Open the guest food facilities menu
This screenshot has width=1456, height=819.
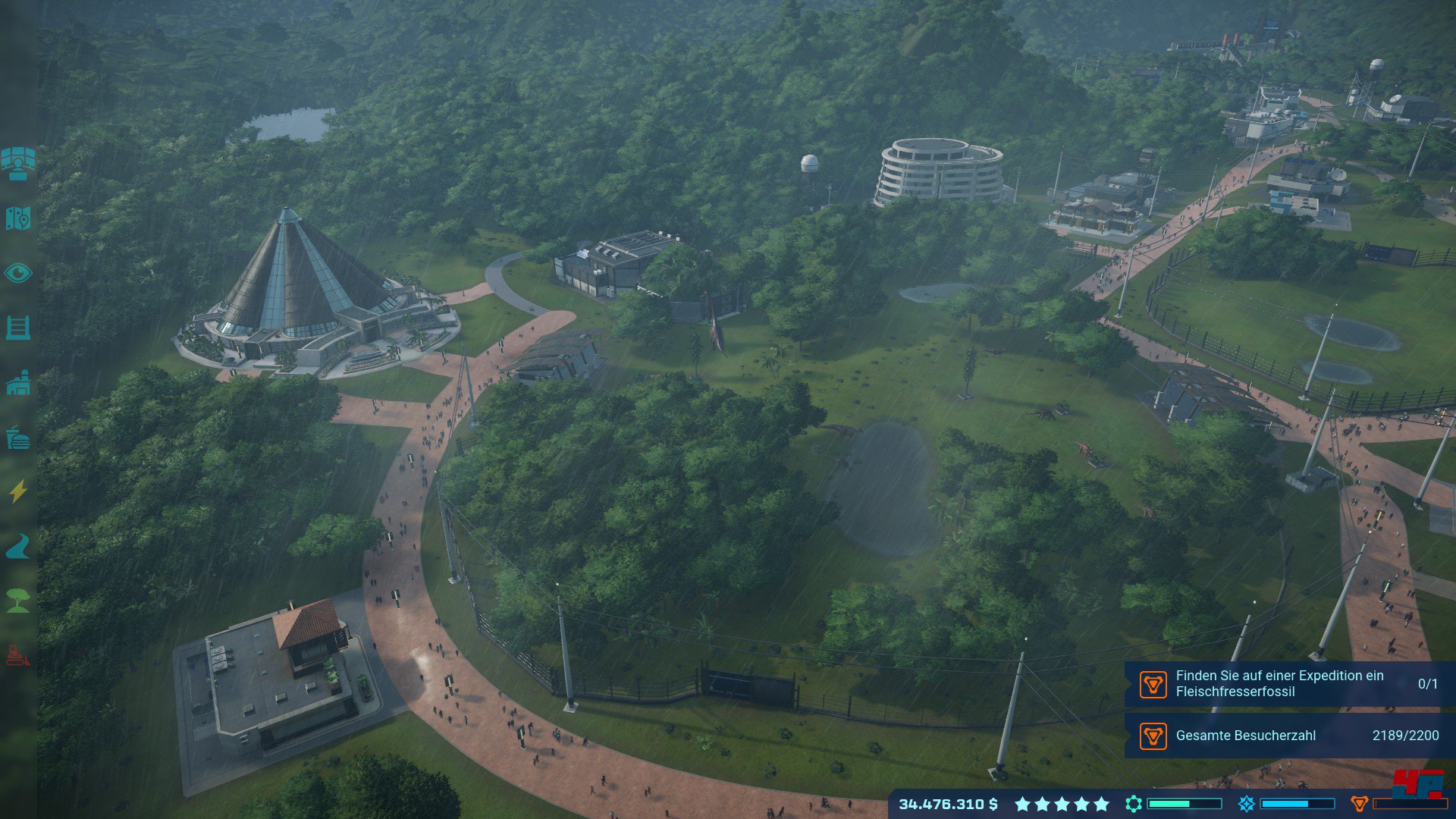pos(18,438)
